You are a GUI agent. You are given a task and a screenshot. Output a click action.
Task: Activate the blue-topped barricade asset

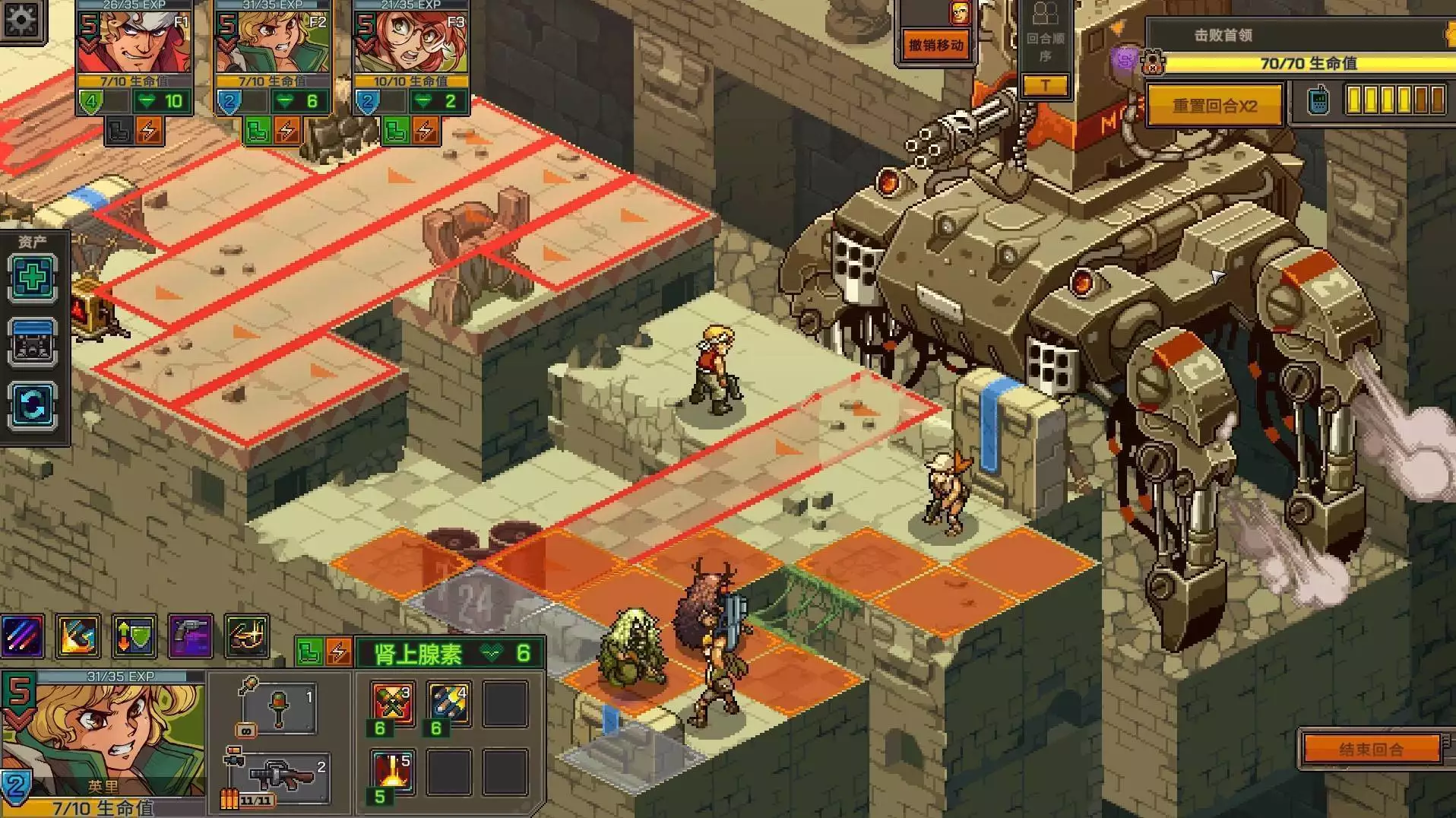click(x=33, y=341)
